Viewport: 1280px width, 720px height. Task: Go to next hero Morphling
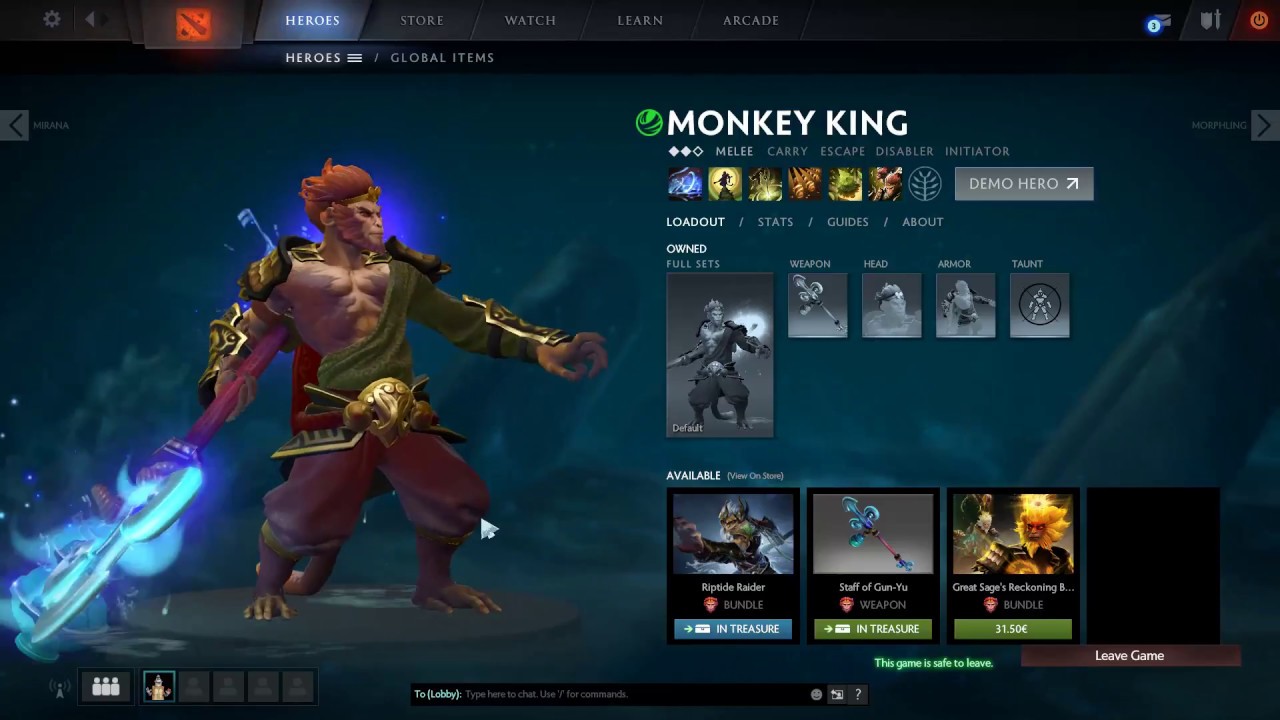pyautogui.click(x=1264, y=125)
